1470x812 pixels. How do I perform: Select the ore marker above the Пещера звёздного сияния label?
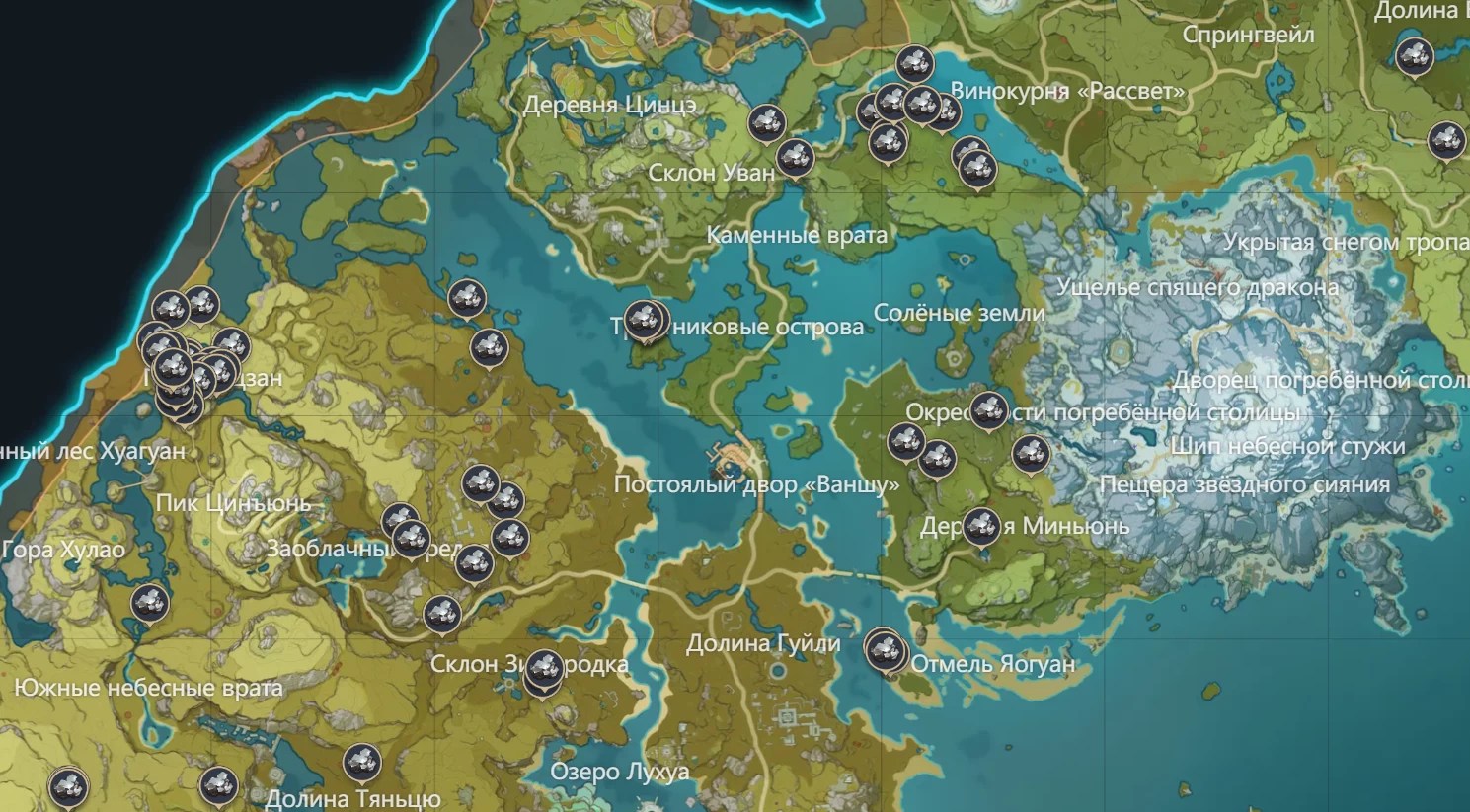(x=1030, y=454)
